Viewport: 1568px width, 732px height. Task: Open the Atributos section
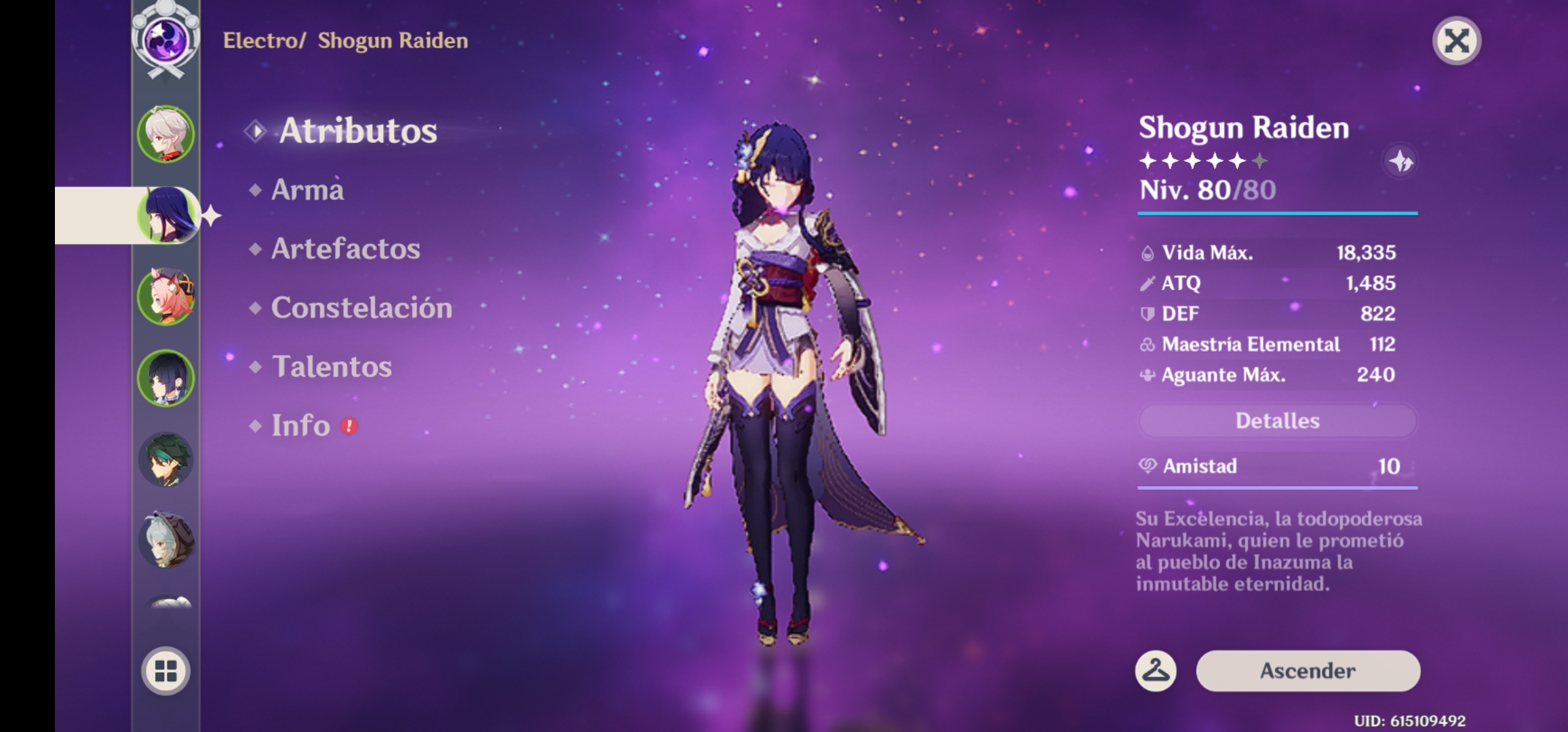(357, 131)
